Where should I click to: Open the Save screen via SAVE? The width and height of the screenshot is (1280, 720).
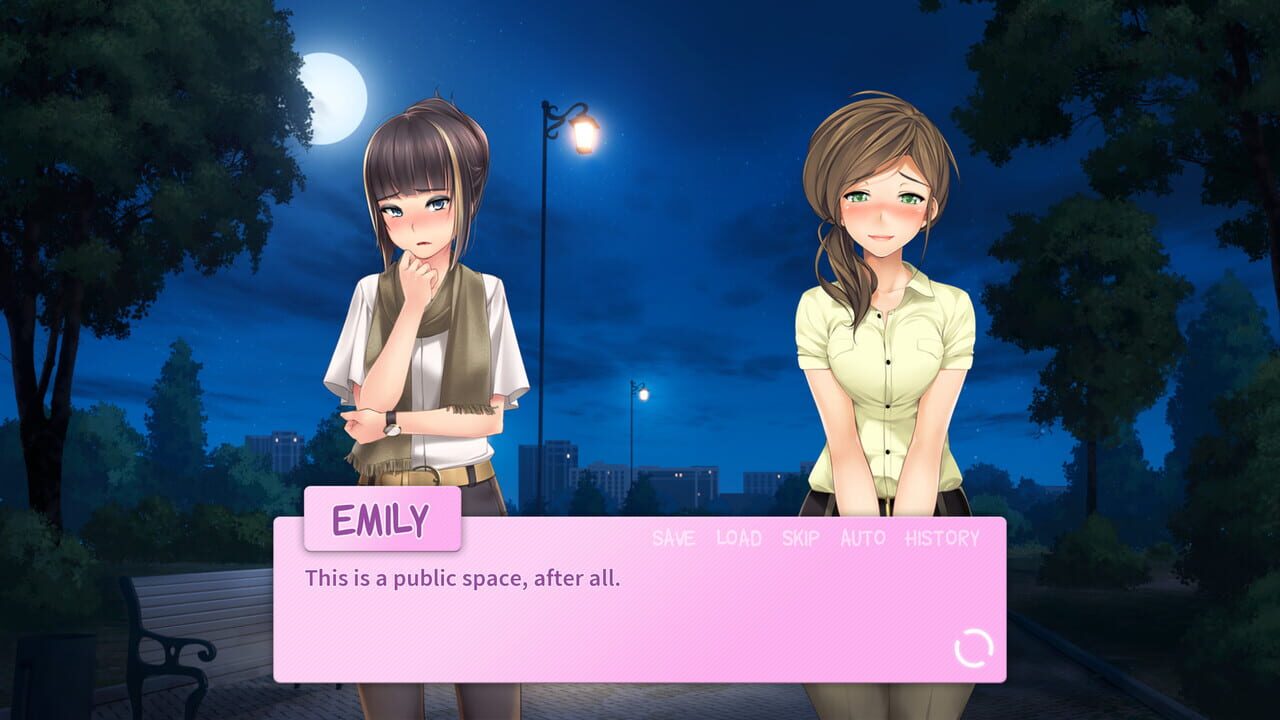[x=672, y=538]
